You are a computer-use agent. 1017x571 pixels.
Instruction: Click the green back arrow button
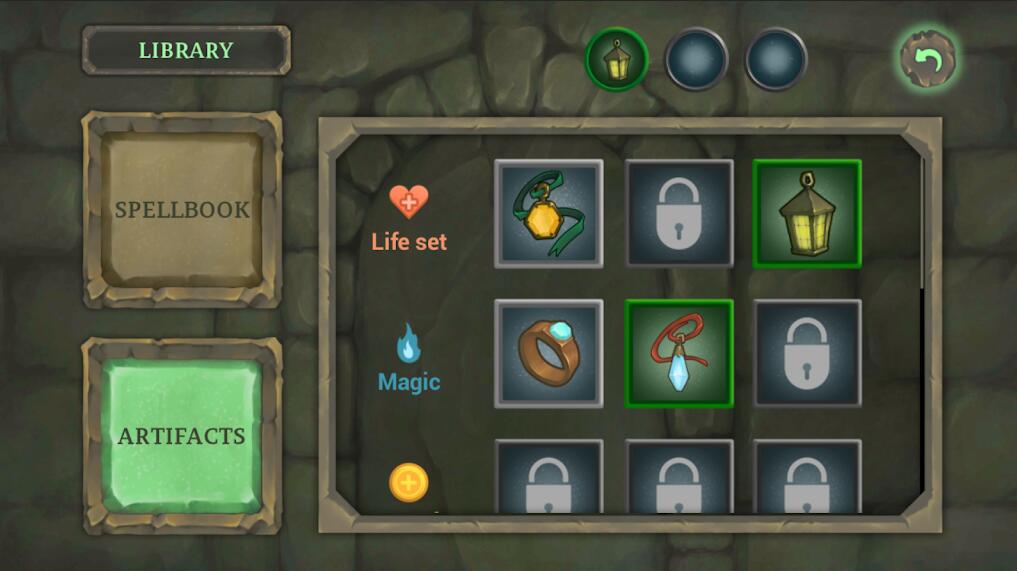[x=928, y=59]
